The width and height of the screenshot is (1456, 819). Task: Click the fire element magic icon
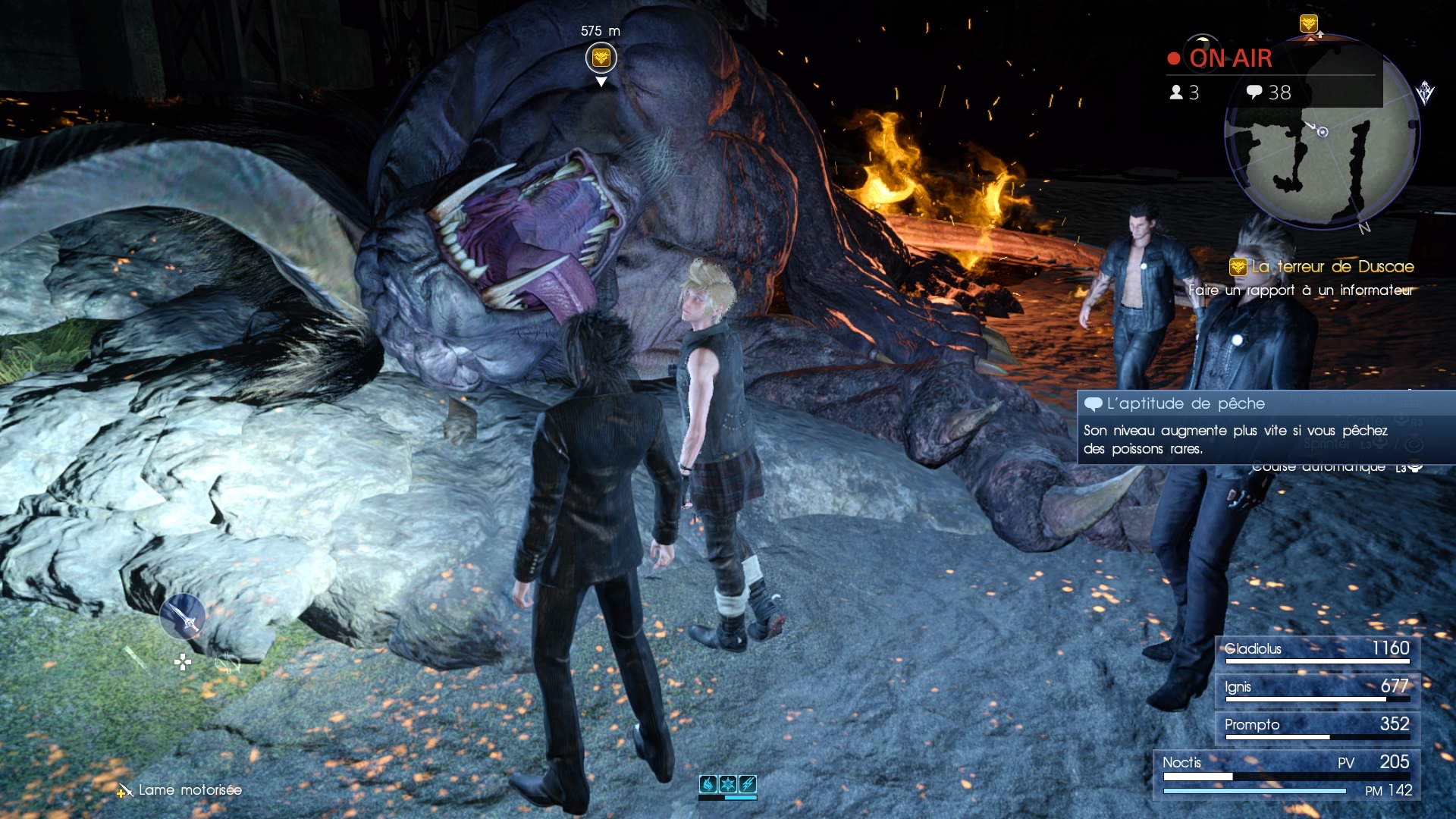(x=708, y=784)
